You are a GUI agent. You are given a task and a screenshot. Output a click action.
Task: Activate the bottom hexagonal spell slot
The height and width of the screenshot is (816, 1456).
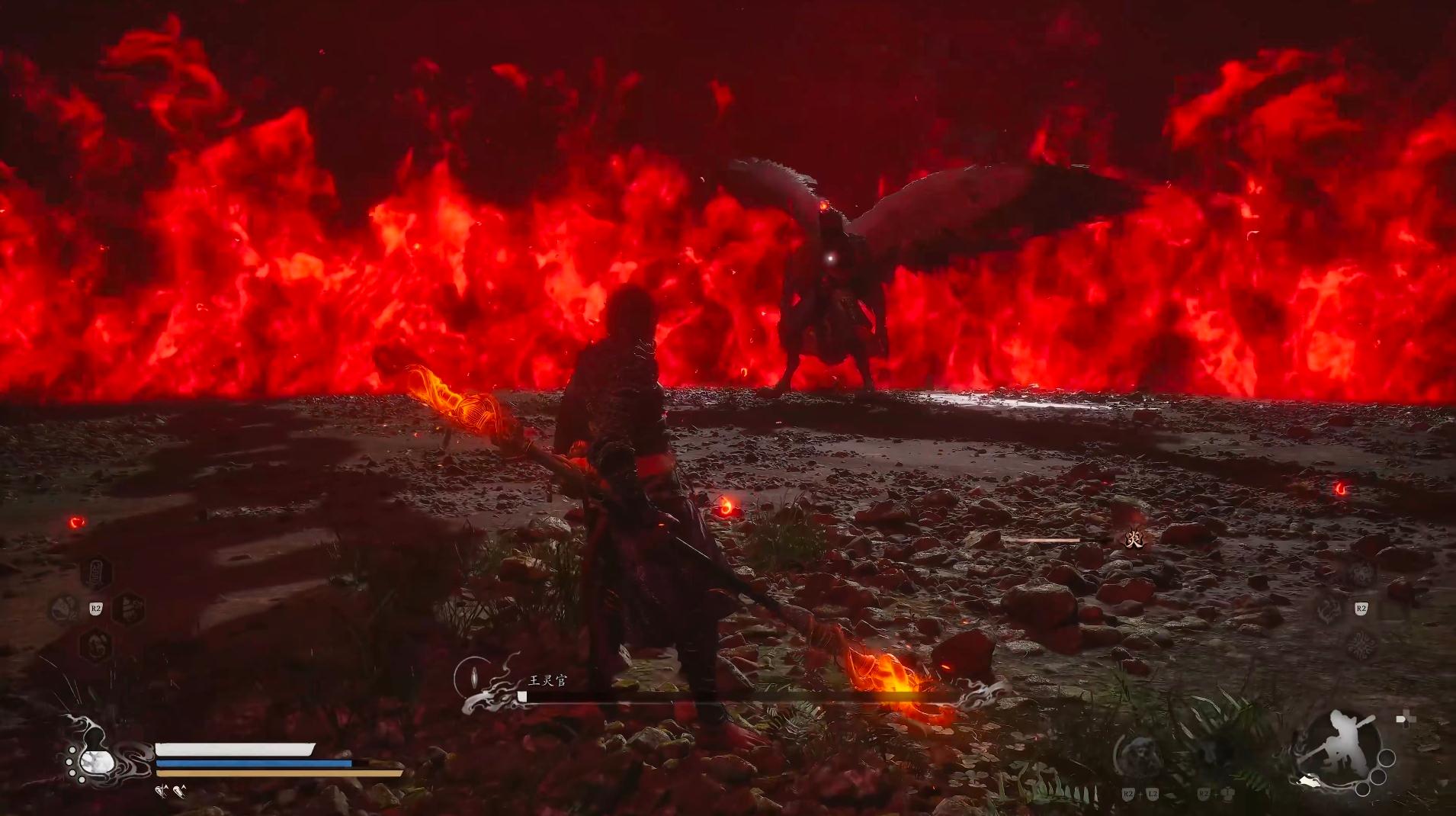[96, 644]
